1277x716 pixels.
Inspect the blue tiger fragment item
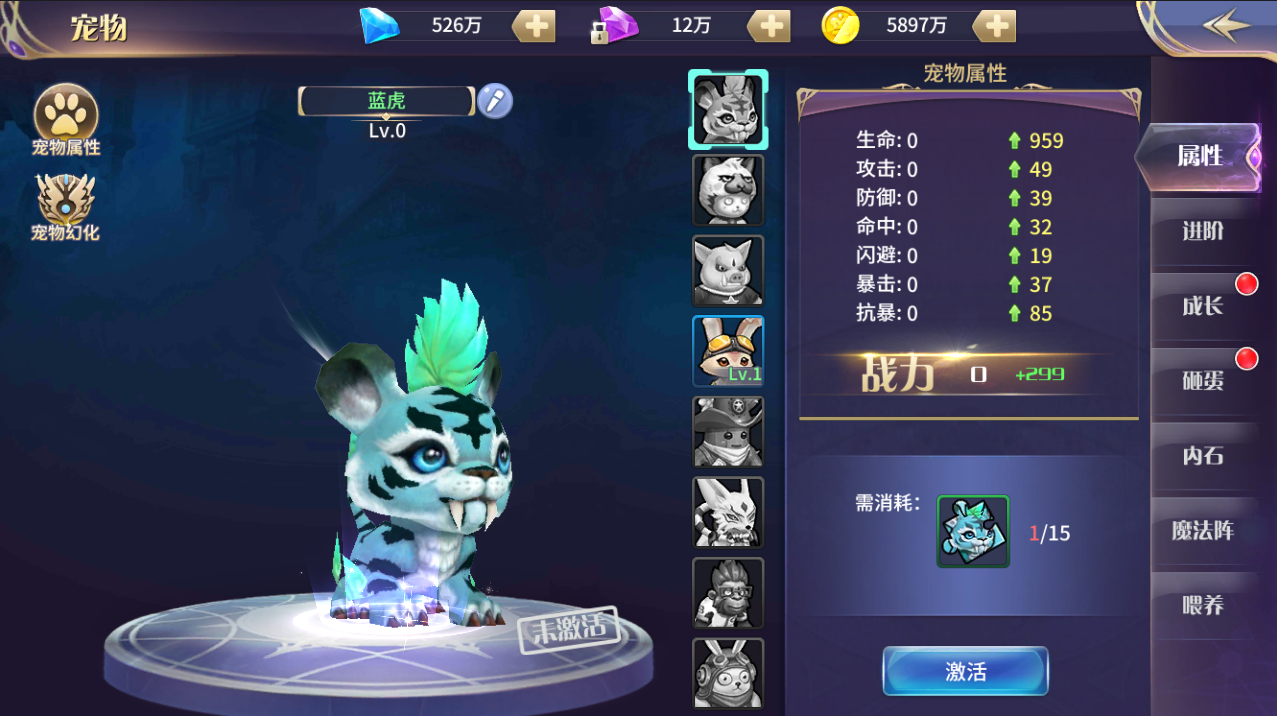(x=973, y=531)
